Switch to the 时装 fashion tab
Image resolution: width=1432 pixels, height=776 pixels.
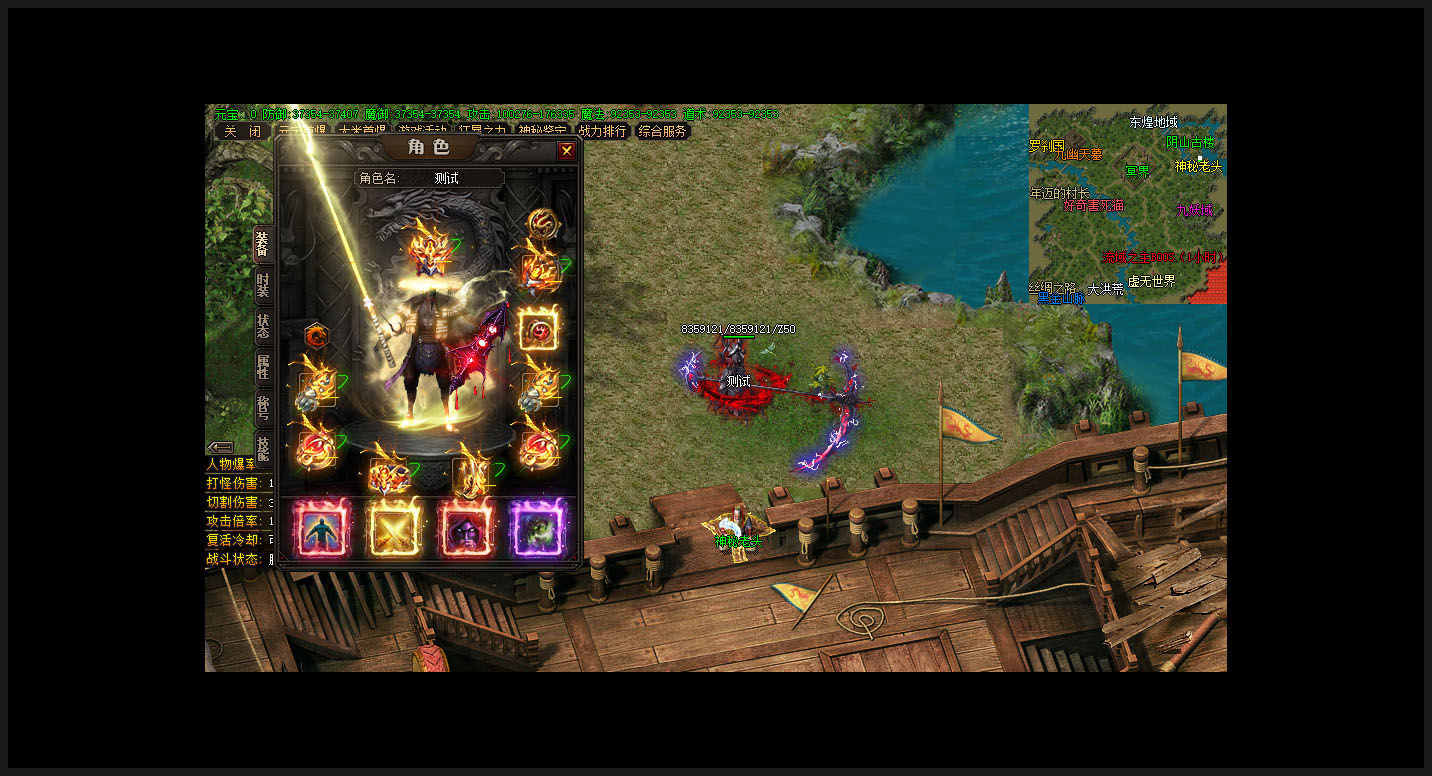click(262, 285)
